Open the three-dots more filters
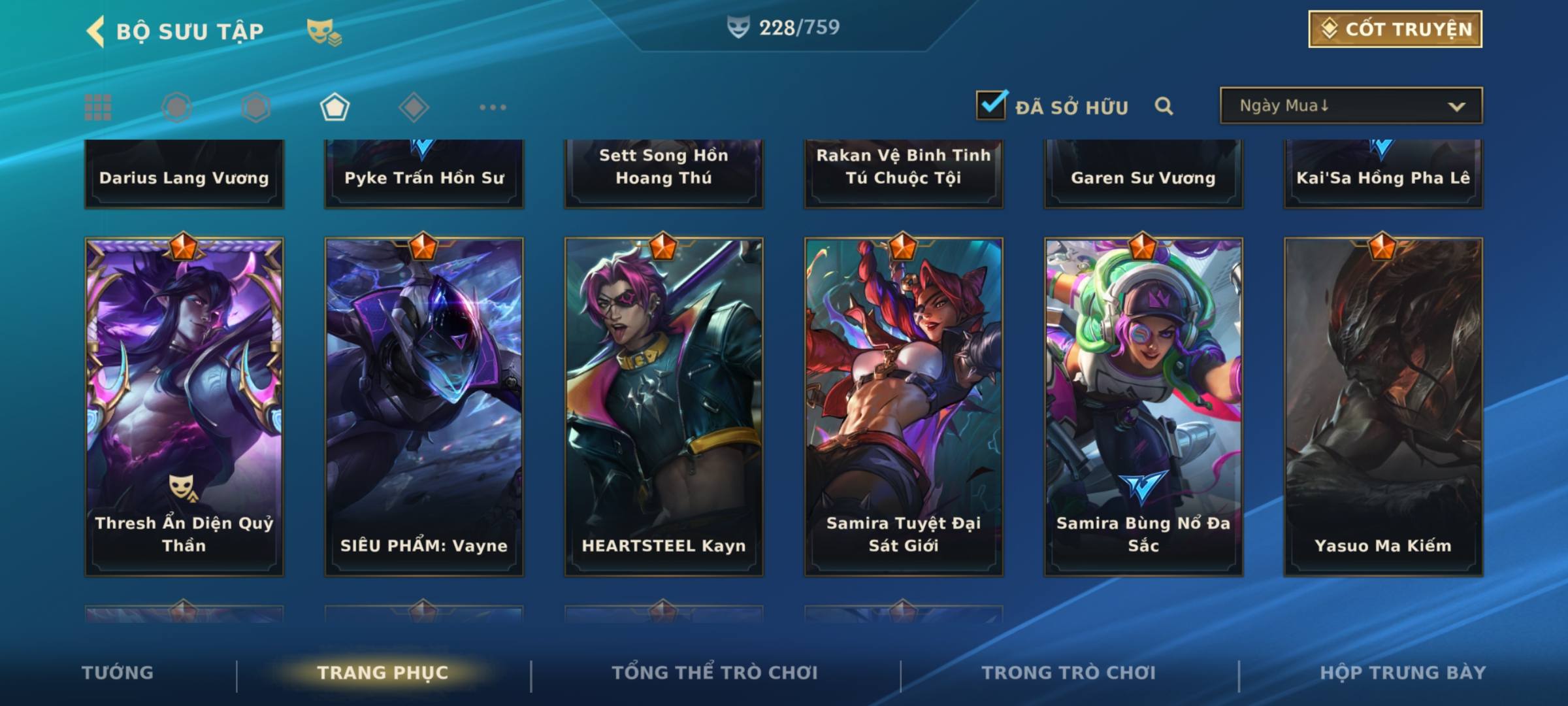 point(493,107)
